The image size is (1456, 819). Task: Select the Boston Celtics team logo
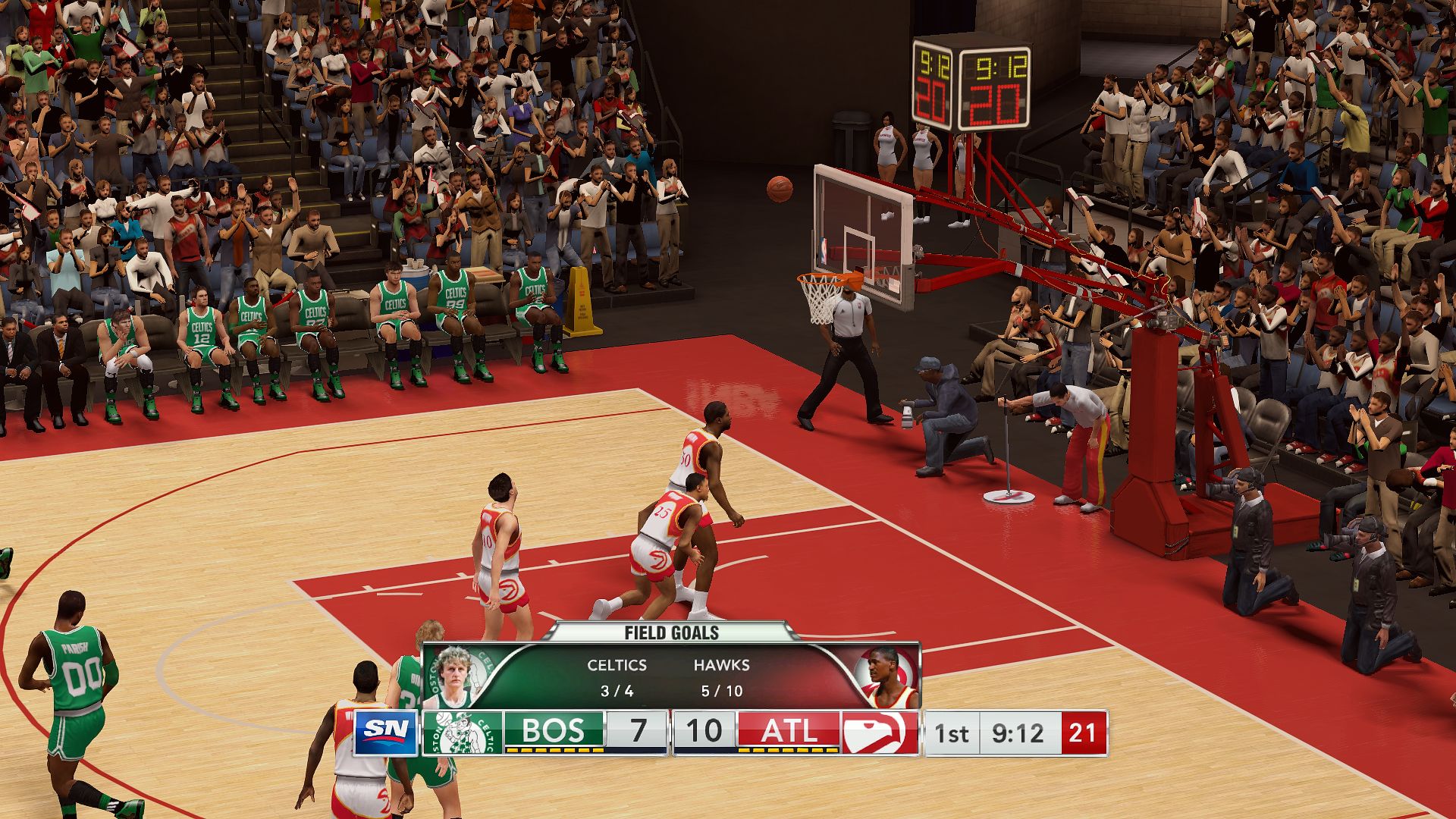(462, 733)
